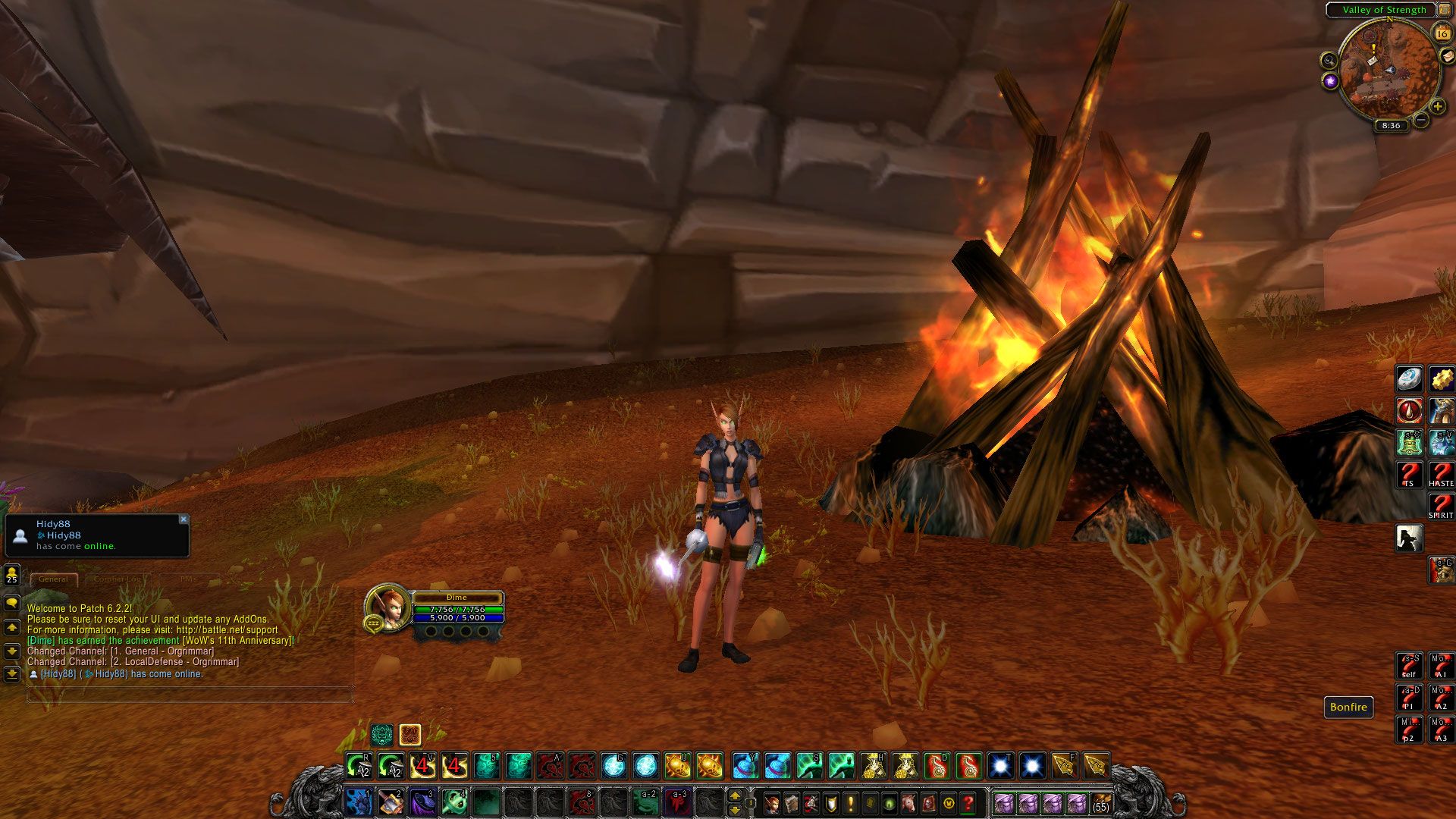The width and height of the screenshot is (1456, 819).
Task: Open the calendar showing day 16
Action: 1441,33
